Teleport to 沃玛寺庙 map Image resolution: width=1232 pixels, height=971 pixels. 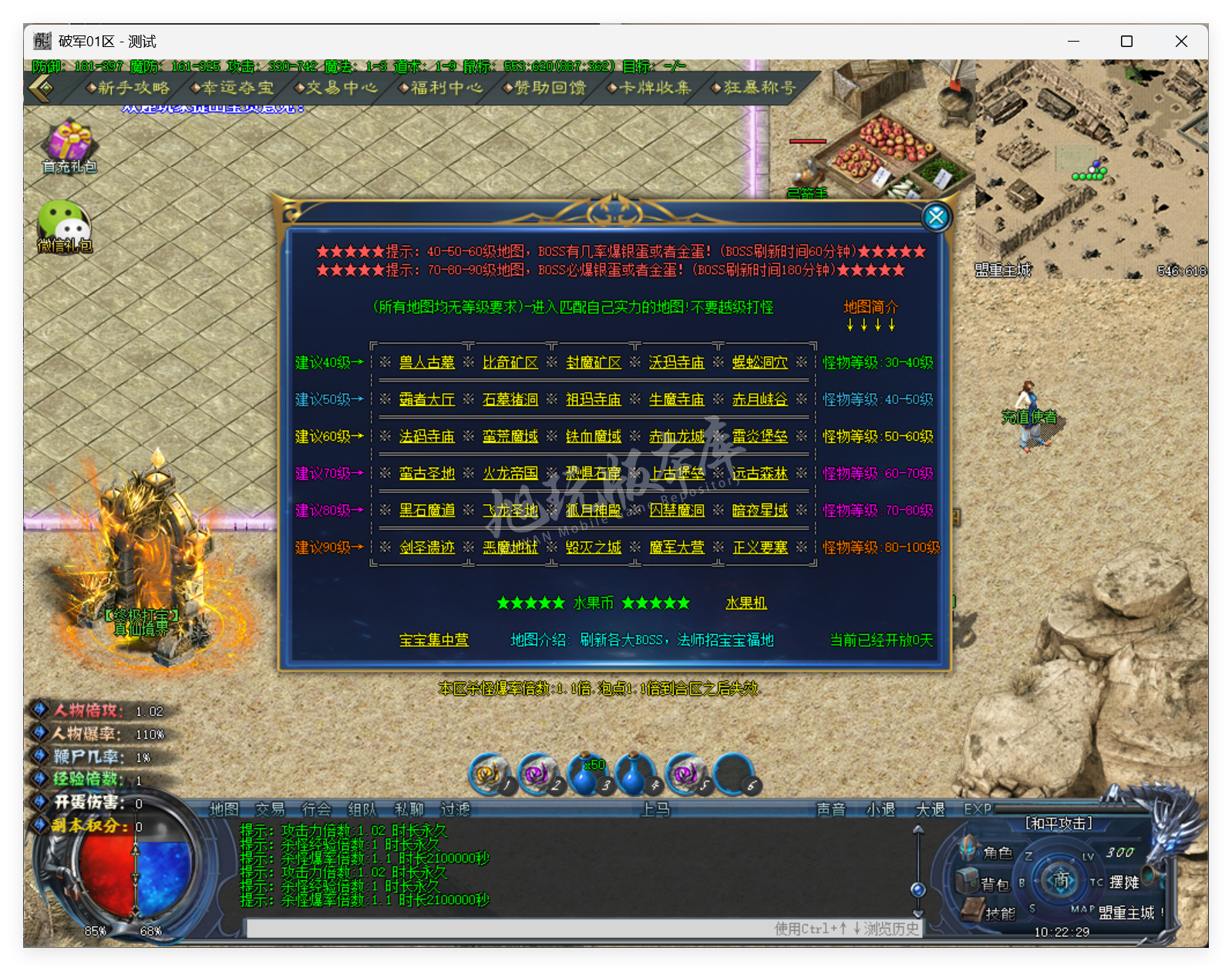pyautogui.click(x=677, y=362)
